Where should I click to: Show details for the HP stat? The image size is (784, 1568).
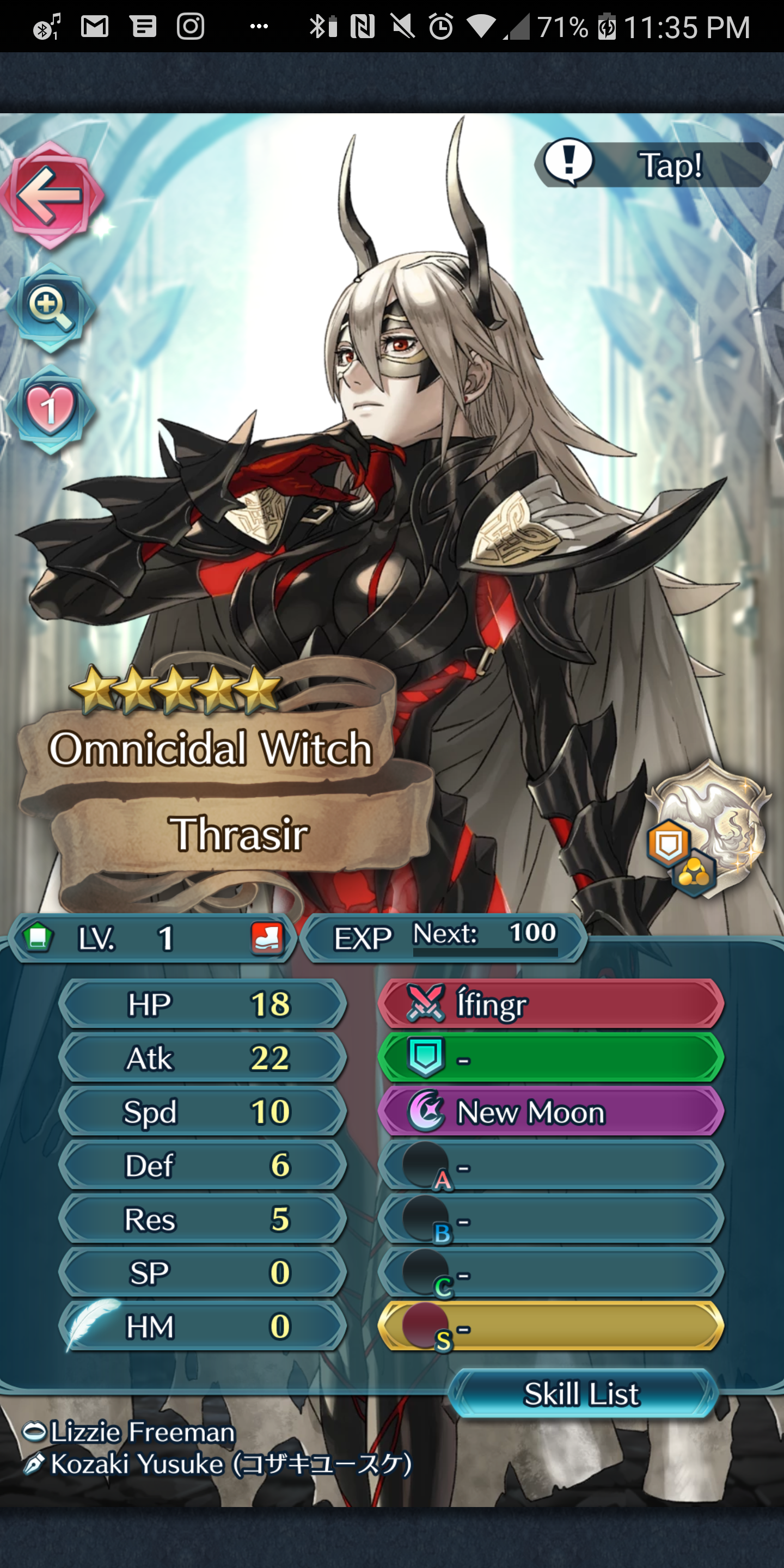coord(203,1004)
